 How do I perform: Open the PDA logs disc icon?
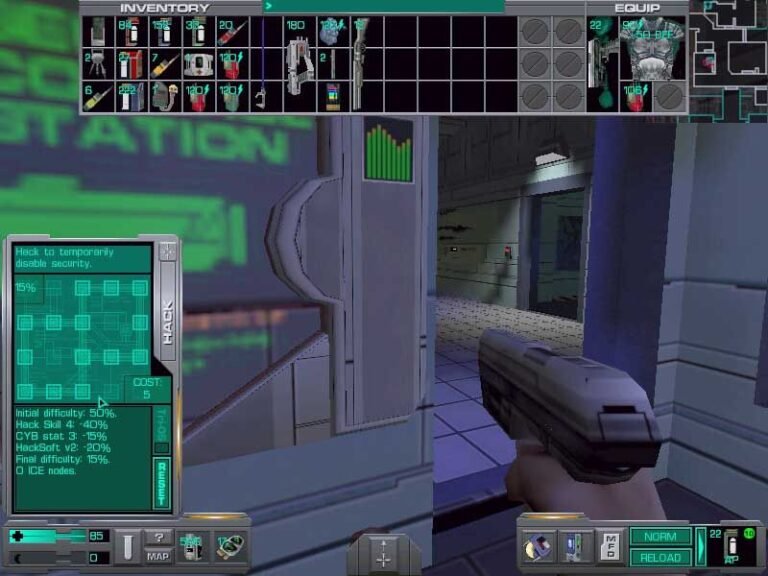pos(538,547)
